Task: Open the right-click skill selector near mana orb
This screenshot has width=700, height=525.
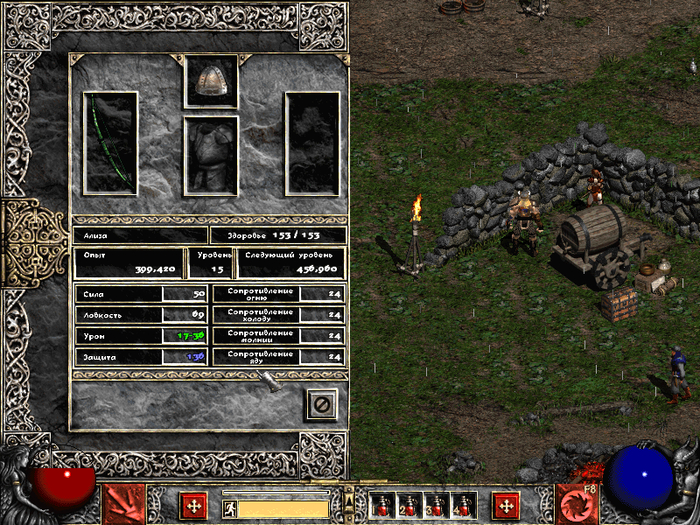Action: (x=577, y=504)
